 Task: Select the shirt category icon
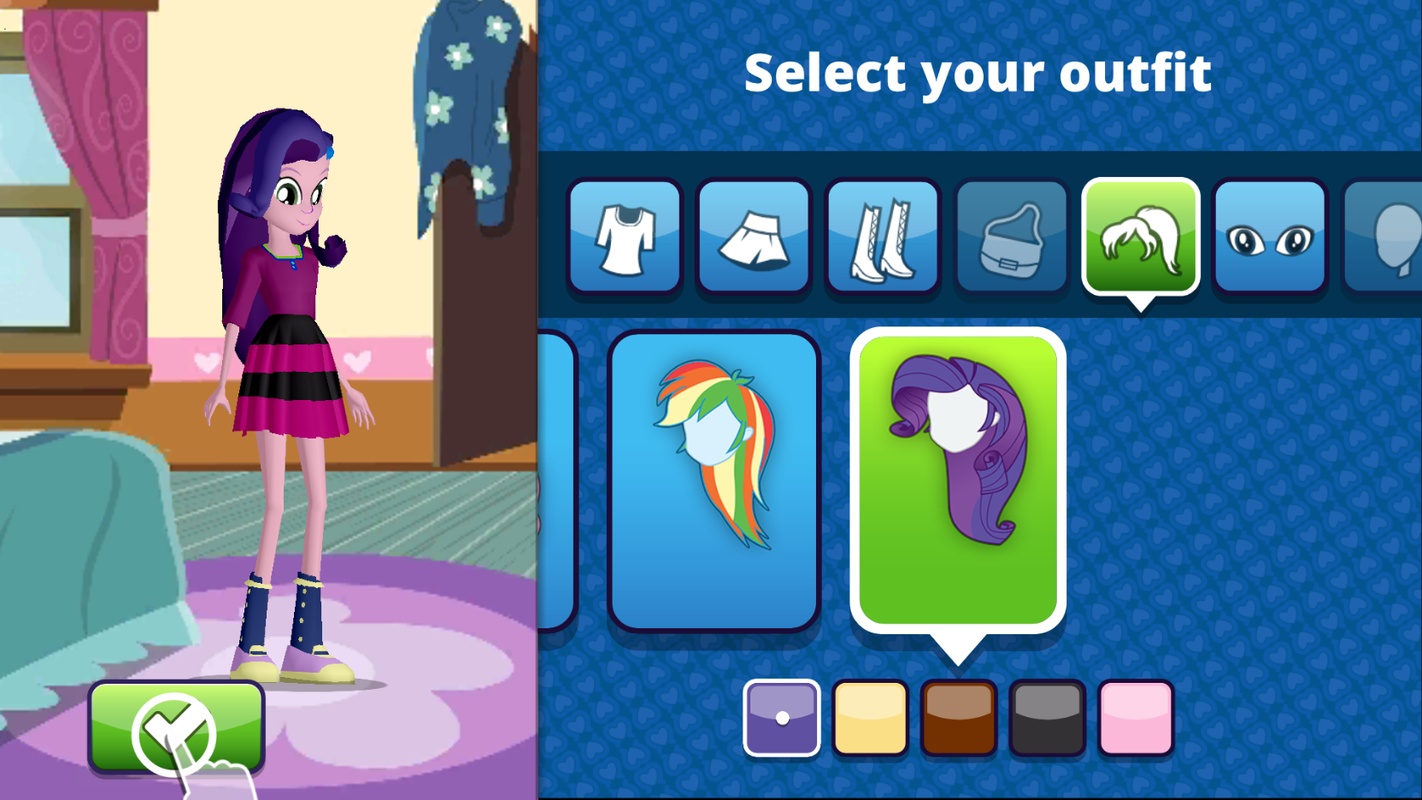coord(623,236)
